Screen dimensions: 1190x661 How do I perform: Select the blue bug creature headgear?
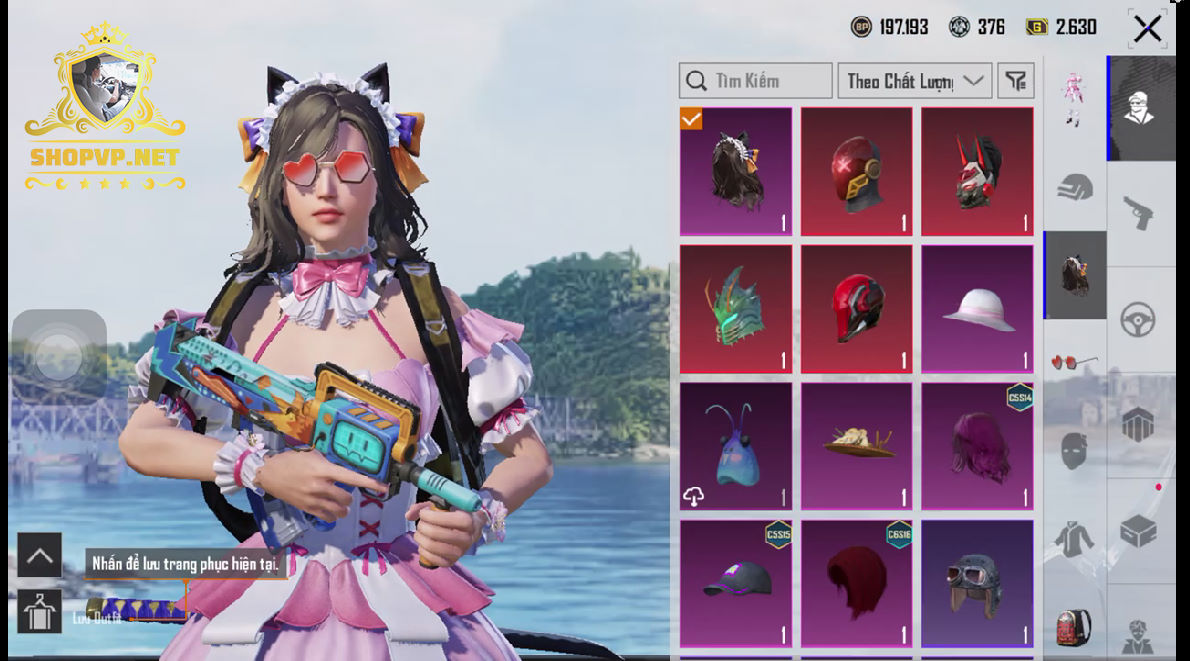coord(736,446)
